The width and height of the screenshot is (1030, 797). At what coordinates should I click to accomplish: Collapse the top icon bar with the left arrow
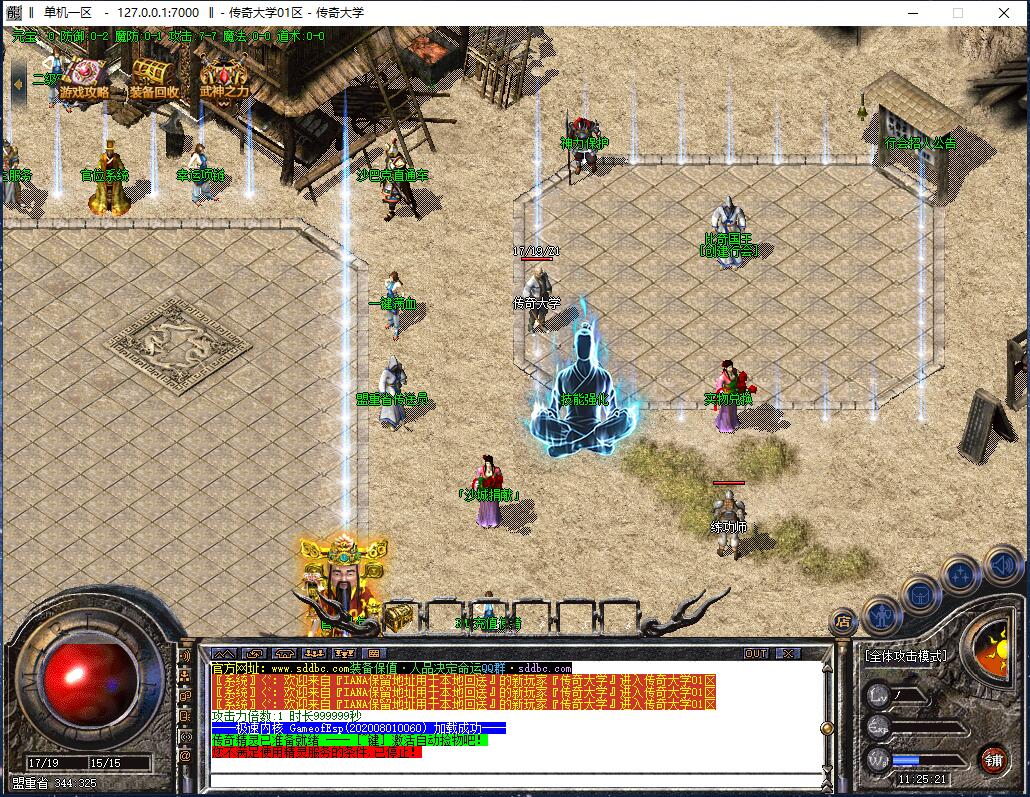click(x=19, y=82)
